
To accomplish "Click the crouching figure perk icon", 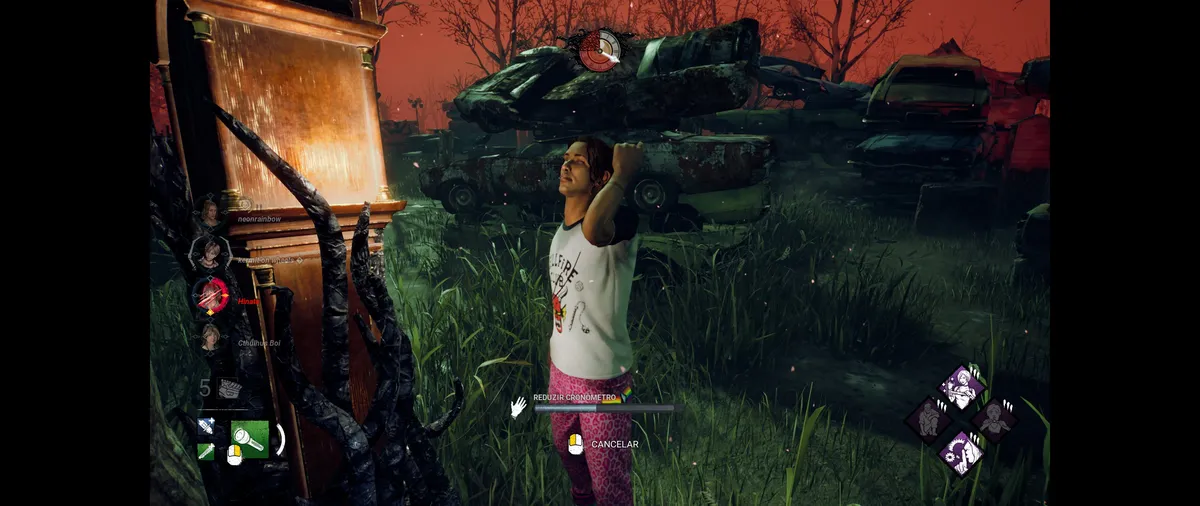I will (x=928, y=420).
